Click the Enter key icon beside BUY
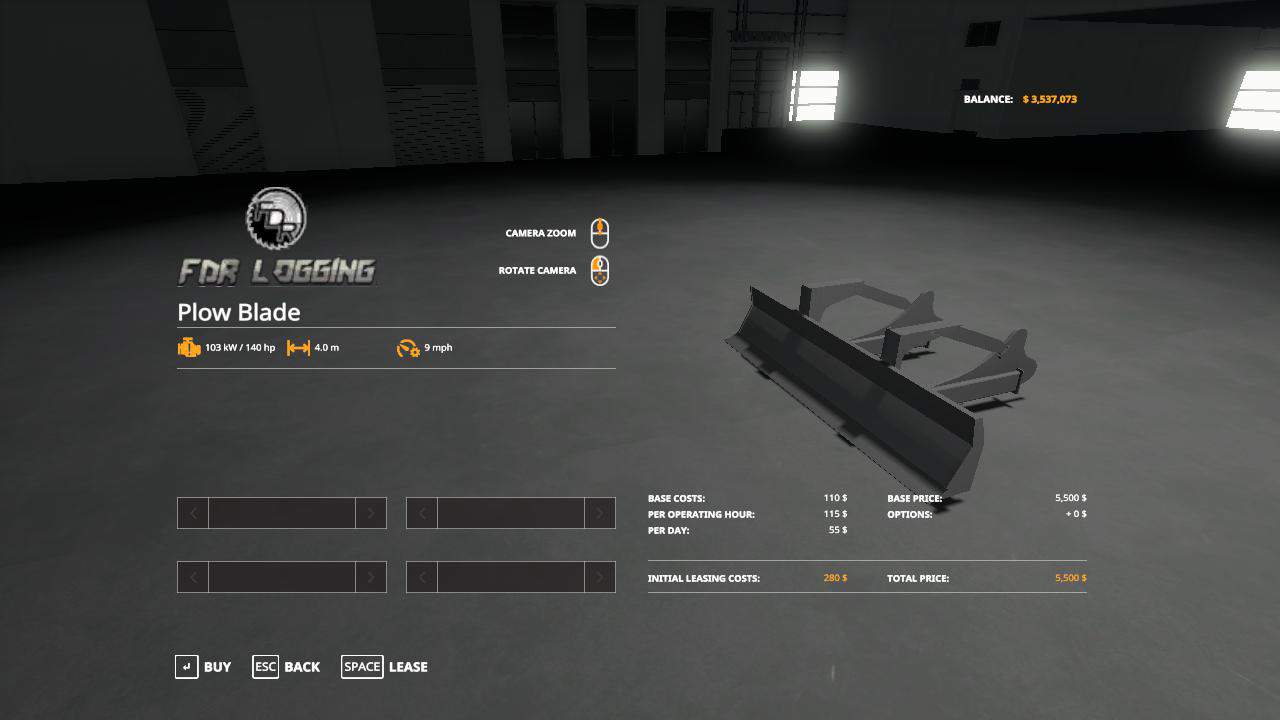The image size is (1280, 720). [x=186, y=666]
